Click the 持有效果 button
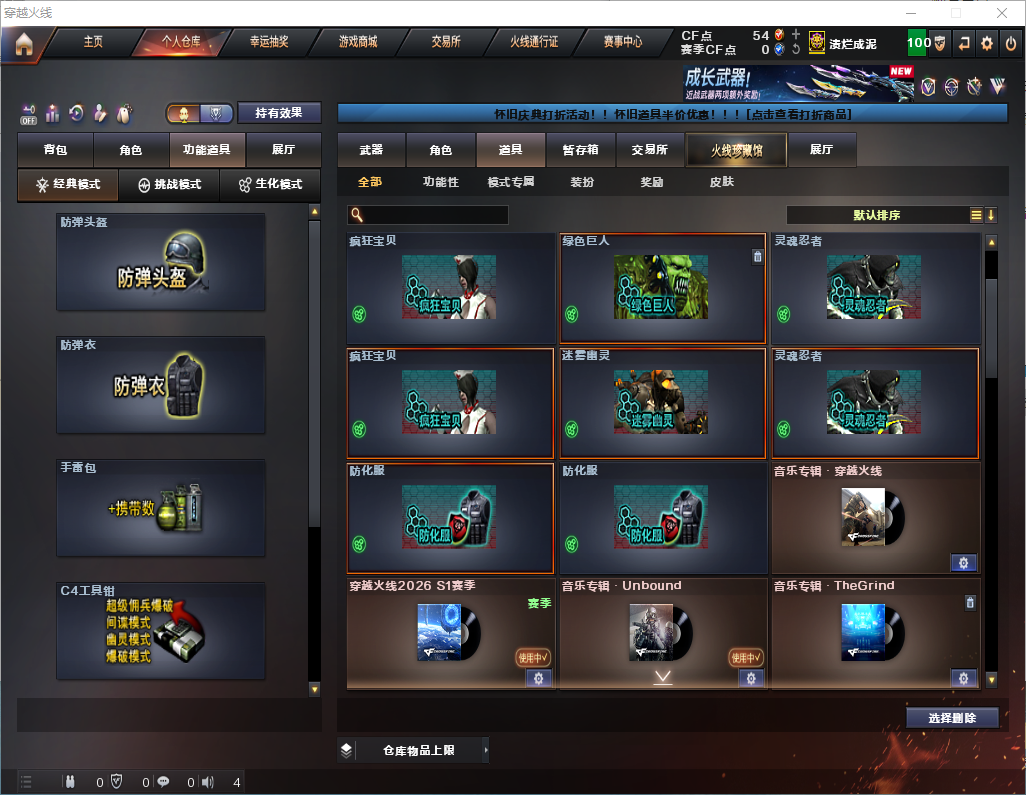This screenshot has width=1026, height=795. pyautogui.click(x=279, y=113)
